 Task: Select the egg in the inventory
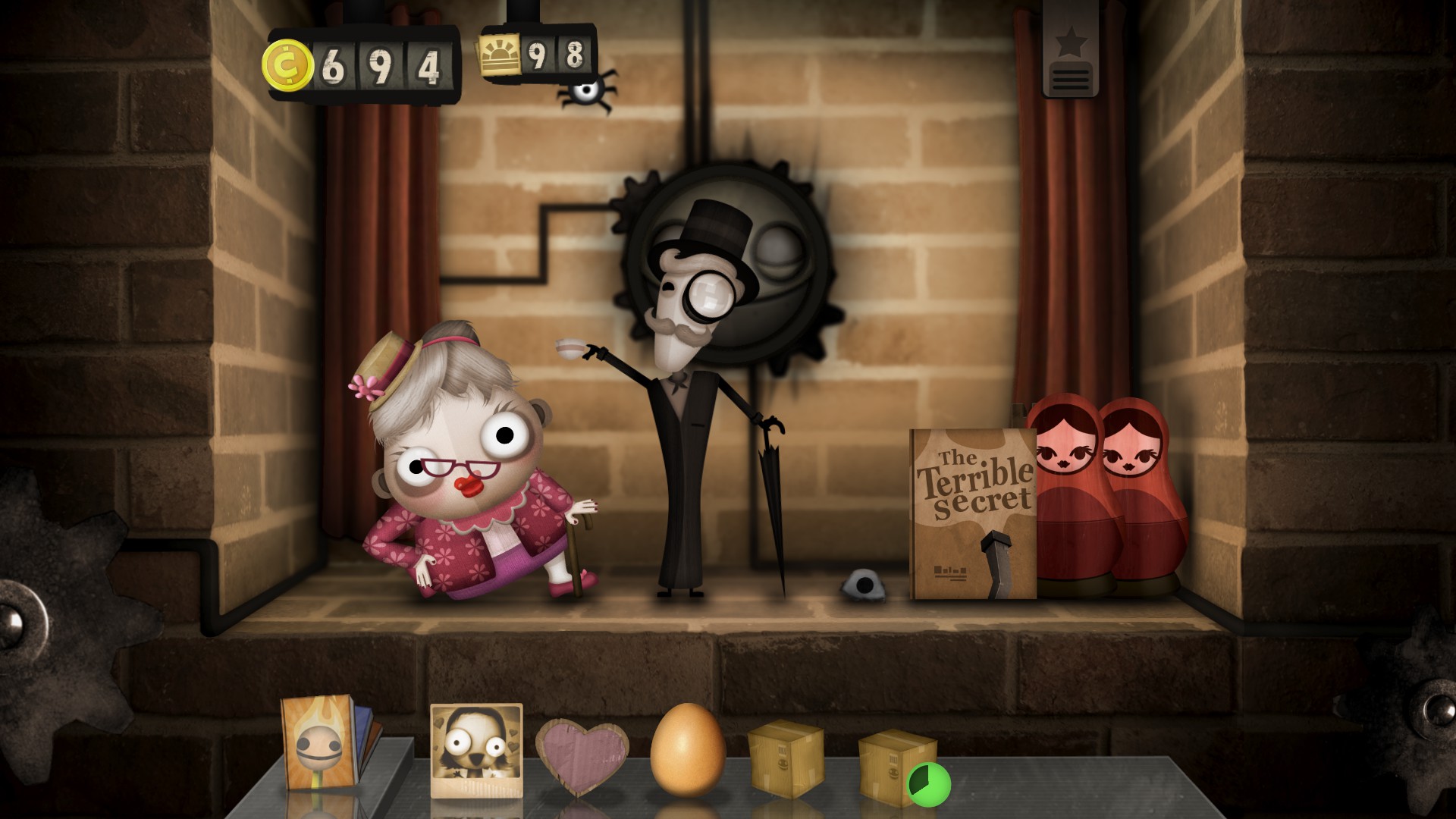687,749
